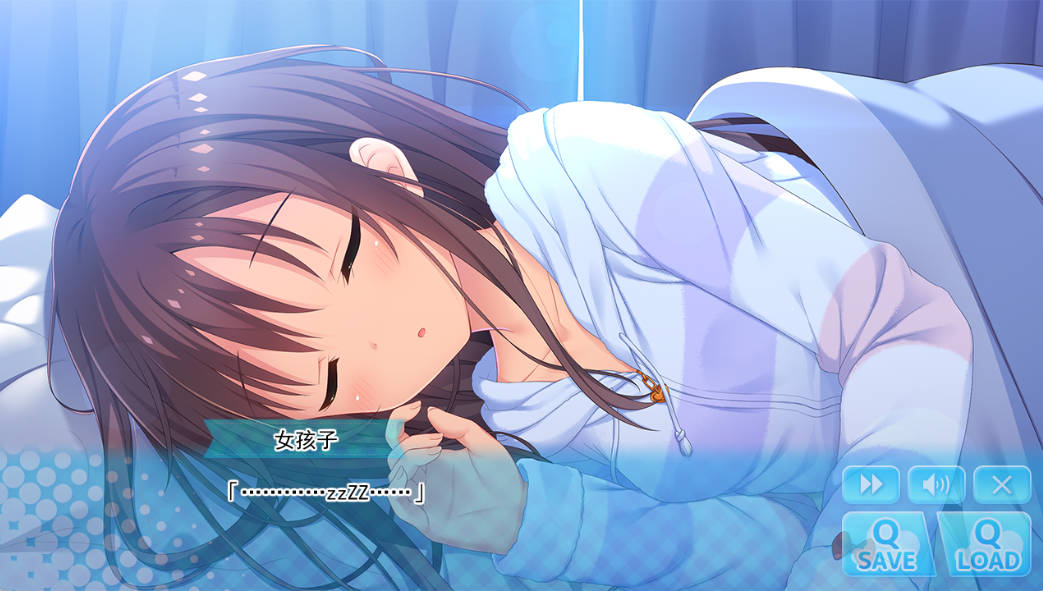Quick load with the Q LOAD button
The width and height of the screenshot is (1043, 591).
(x=985, y=545)
